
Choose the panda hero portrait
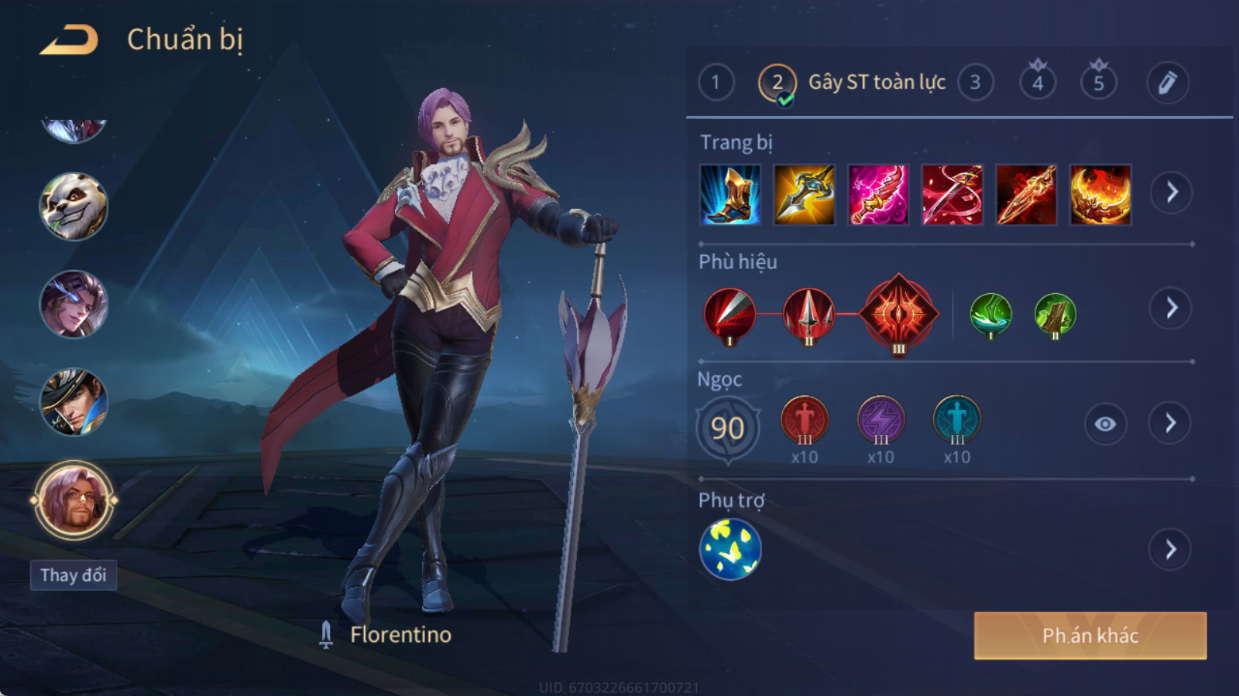(74, 208)
